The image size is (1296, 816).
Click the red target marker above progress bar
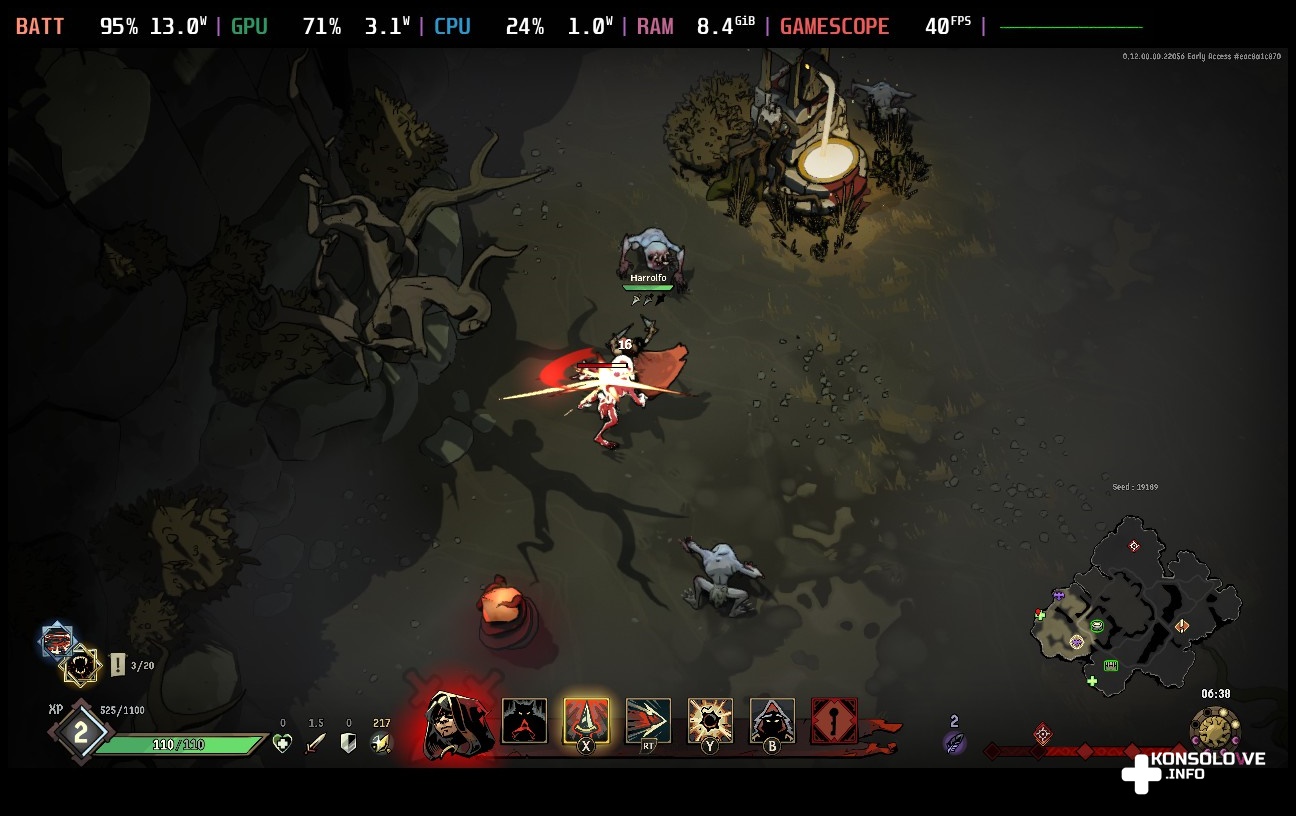[x=1042, y=734]
